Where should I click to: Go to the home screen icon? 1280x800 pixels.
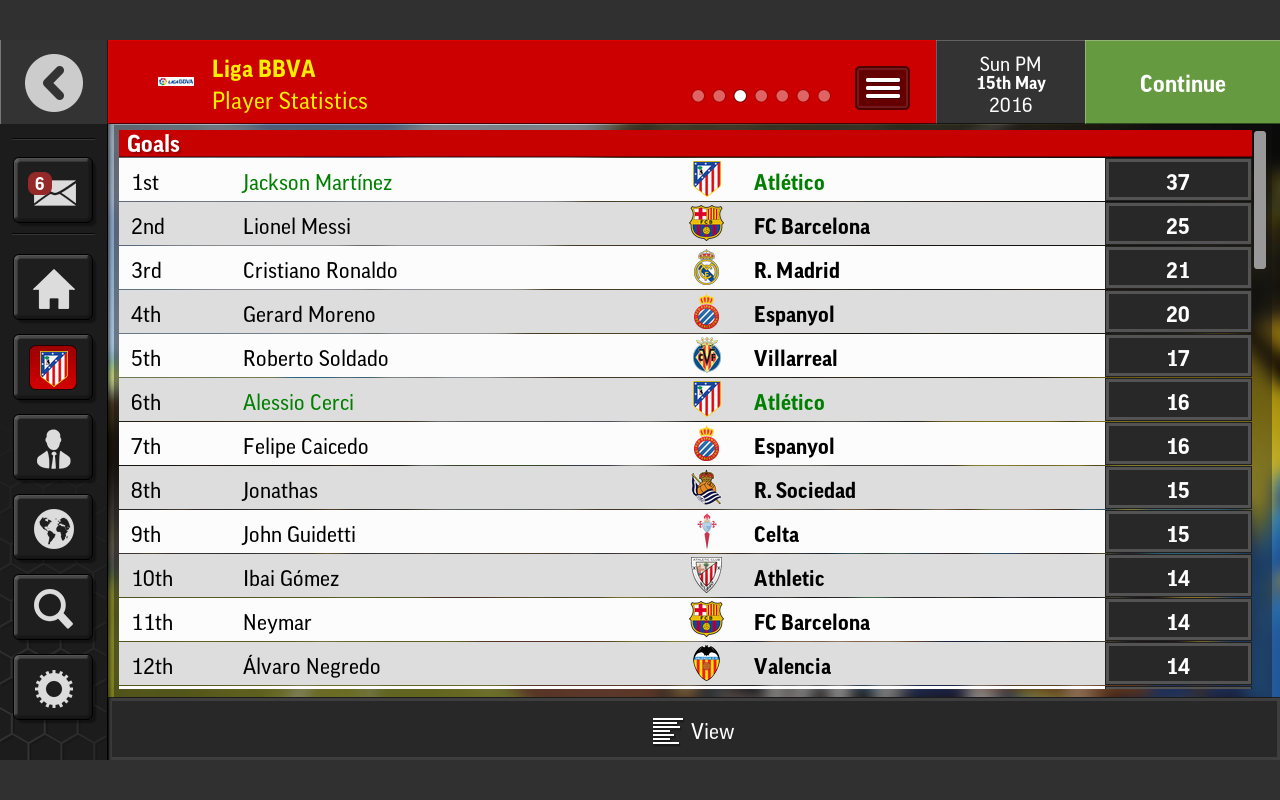(x=53, y=290)
